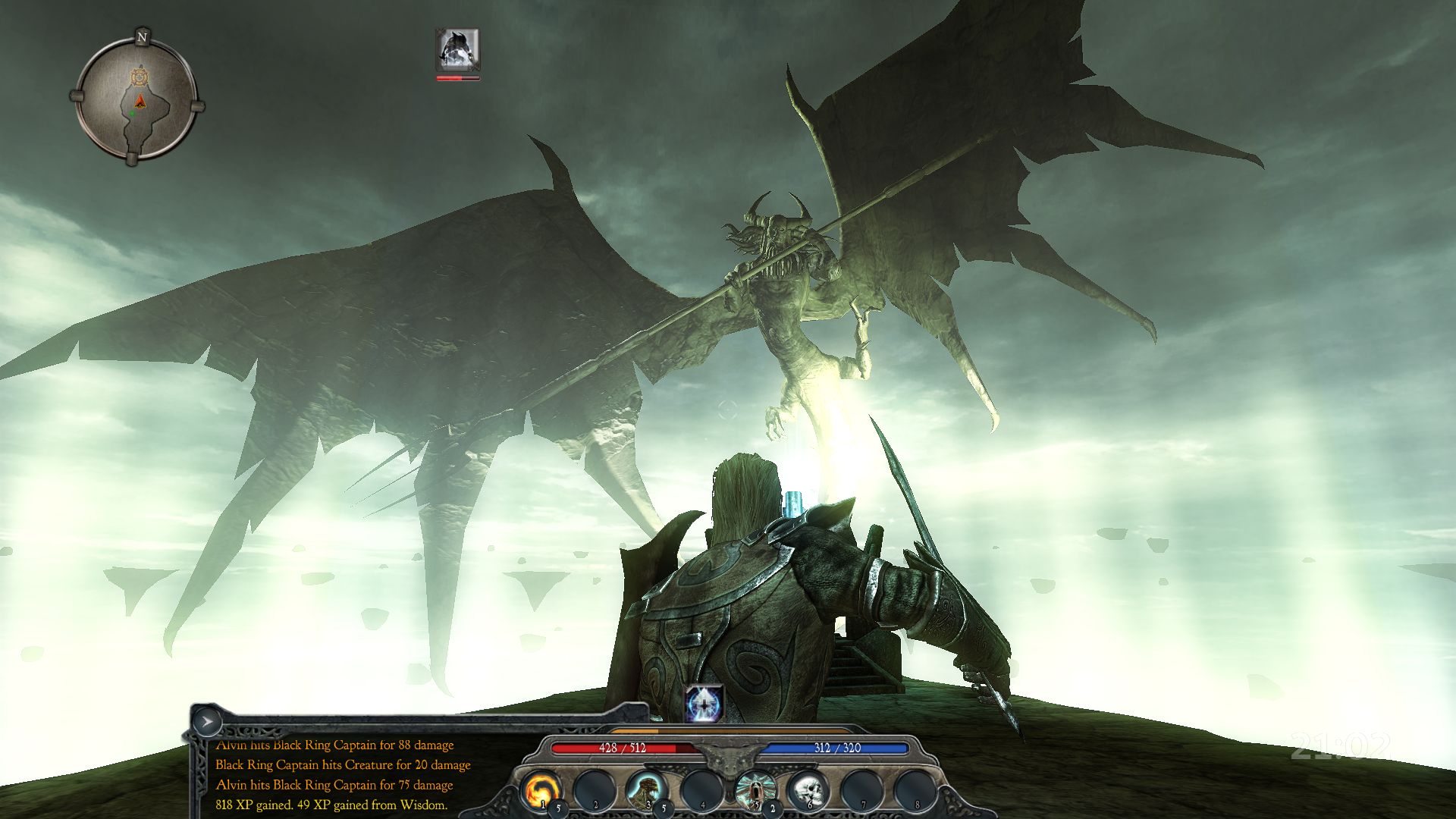Select the white skull skill in slot 6
The width and height of the screenshot is (1456, 819).
click(x=806, y=789)
